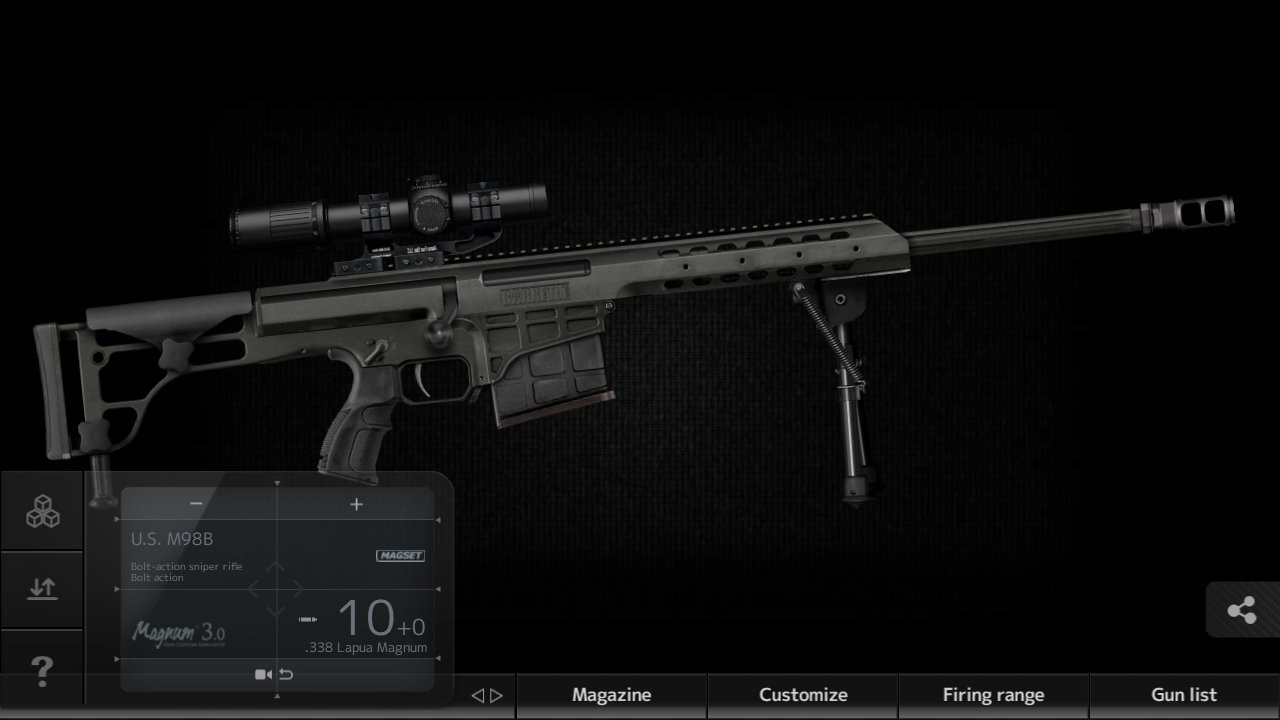Toggle the MAGSET badge
The height and width of the screenshot is (720, 1280).
[x=400, y=555]
